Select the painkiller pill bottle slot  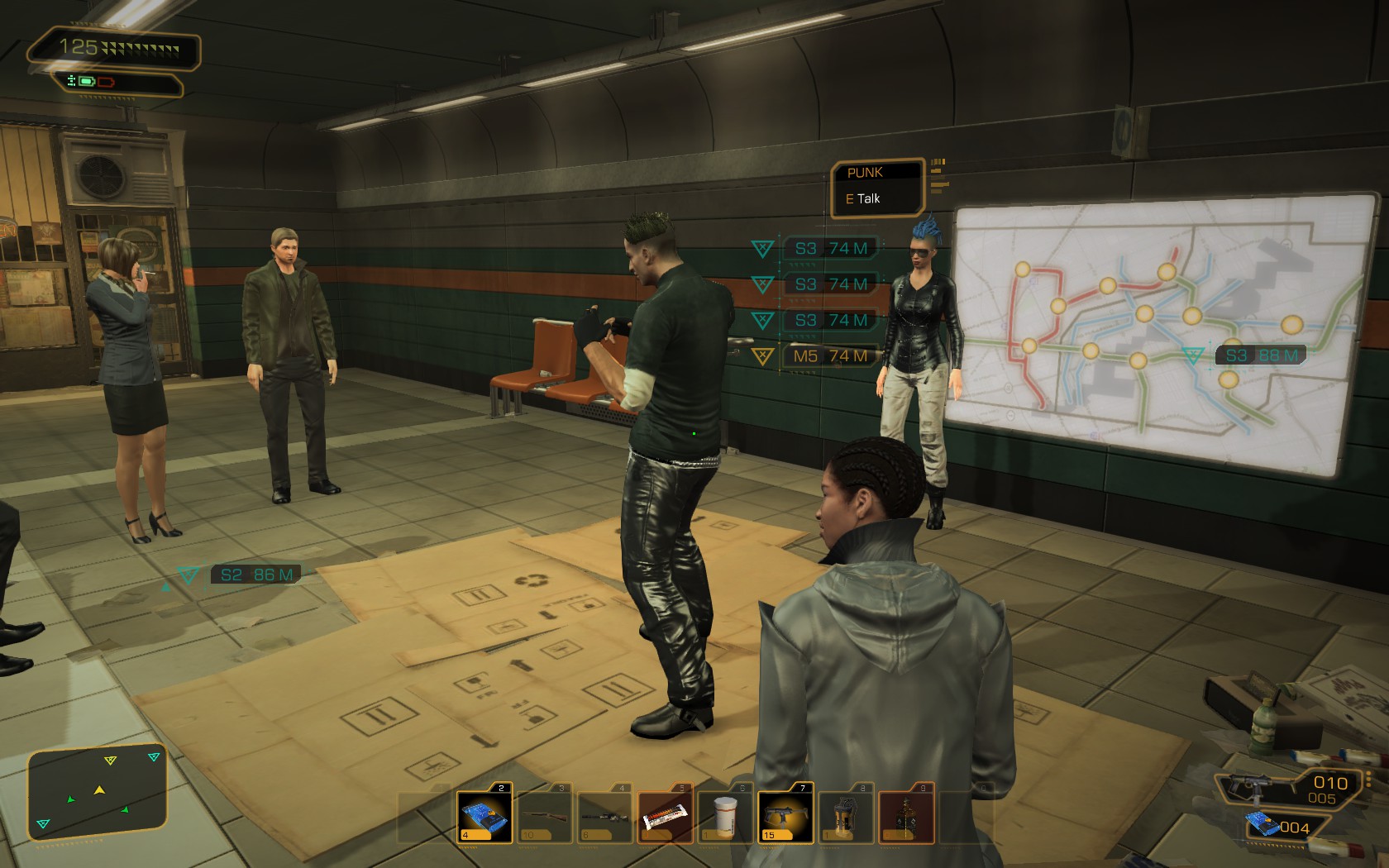pos(725,815)
